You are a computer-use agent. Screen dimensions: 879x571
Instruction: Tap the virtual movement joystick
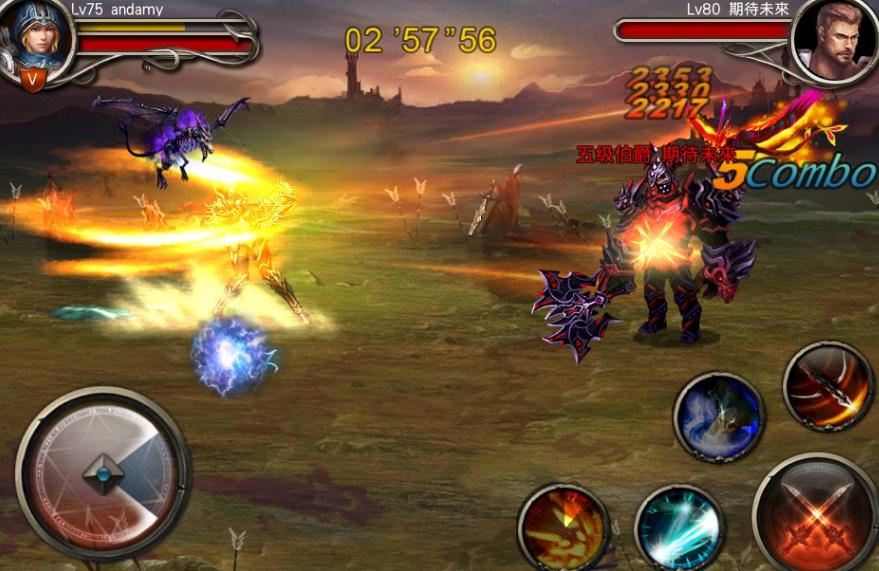tap(103, 474)
